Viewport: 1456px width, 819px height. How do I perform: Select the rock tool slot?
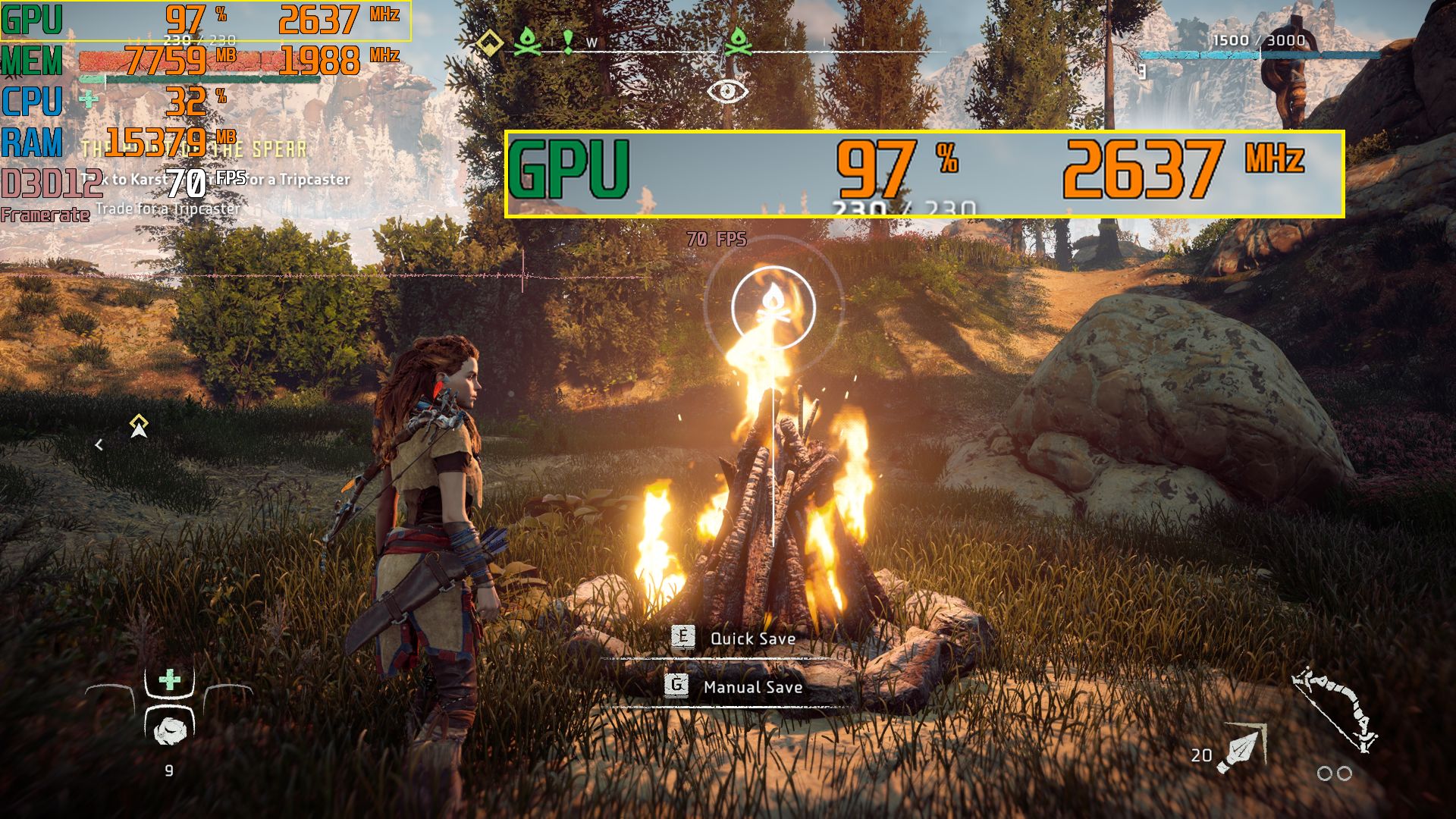click(x=169, y=730)
